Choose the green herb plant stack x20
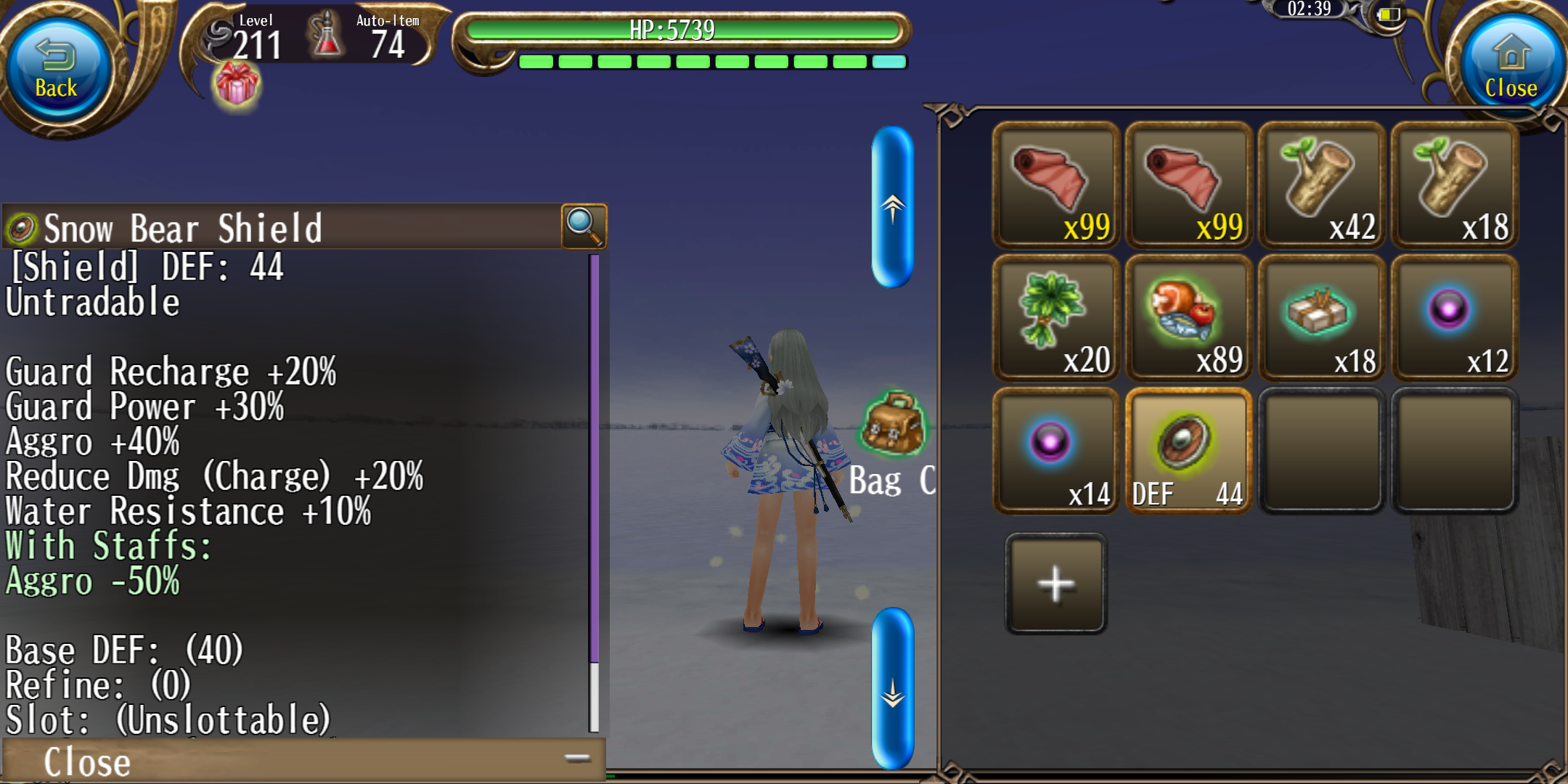The height and width of the screenshot is (784, 1568). [x=1055, y=318]
